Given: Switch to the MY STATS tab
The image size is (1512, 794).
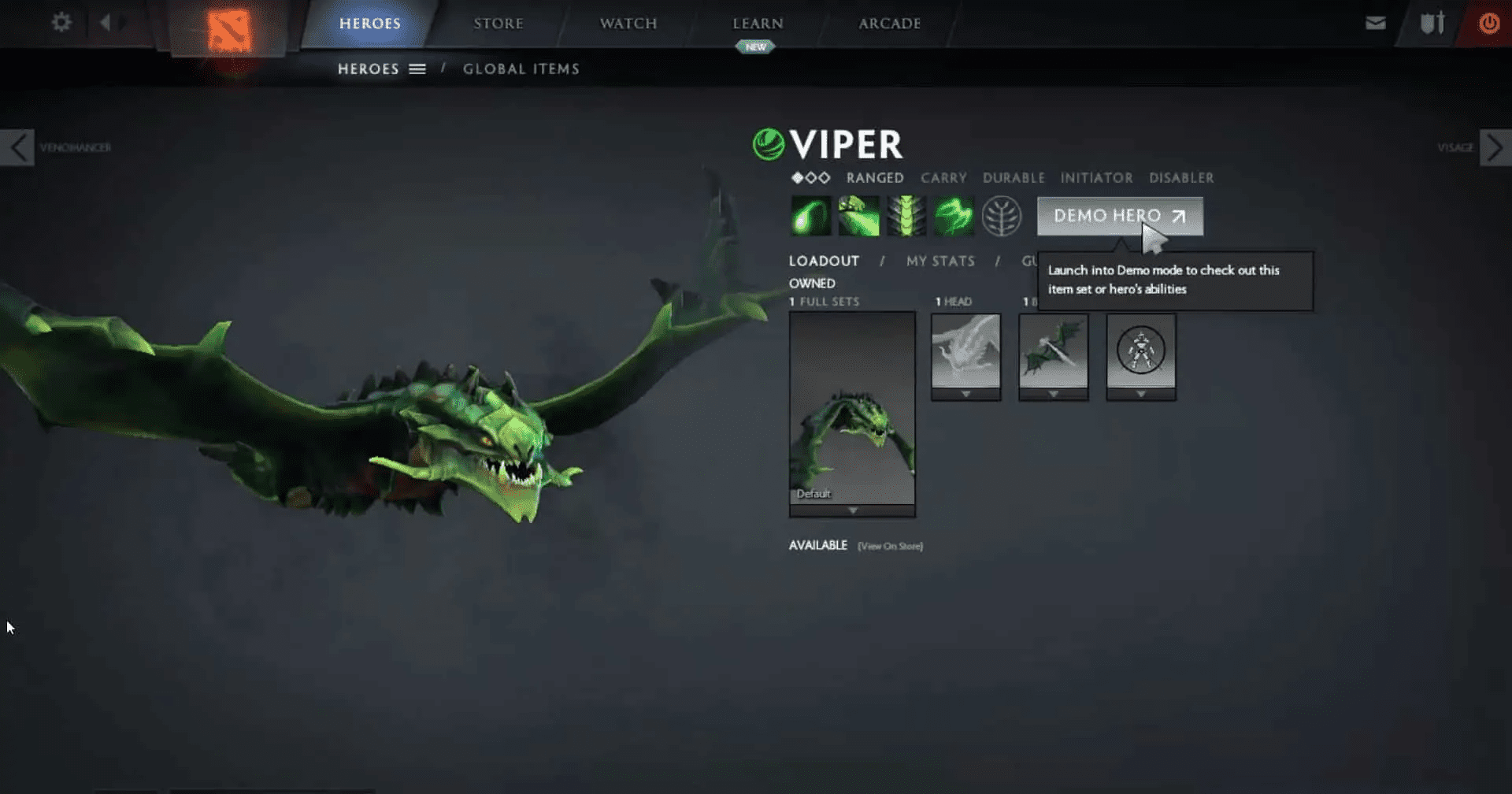Looking at the screenshot, I should pyautogui.click(x=940, y=261).
